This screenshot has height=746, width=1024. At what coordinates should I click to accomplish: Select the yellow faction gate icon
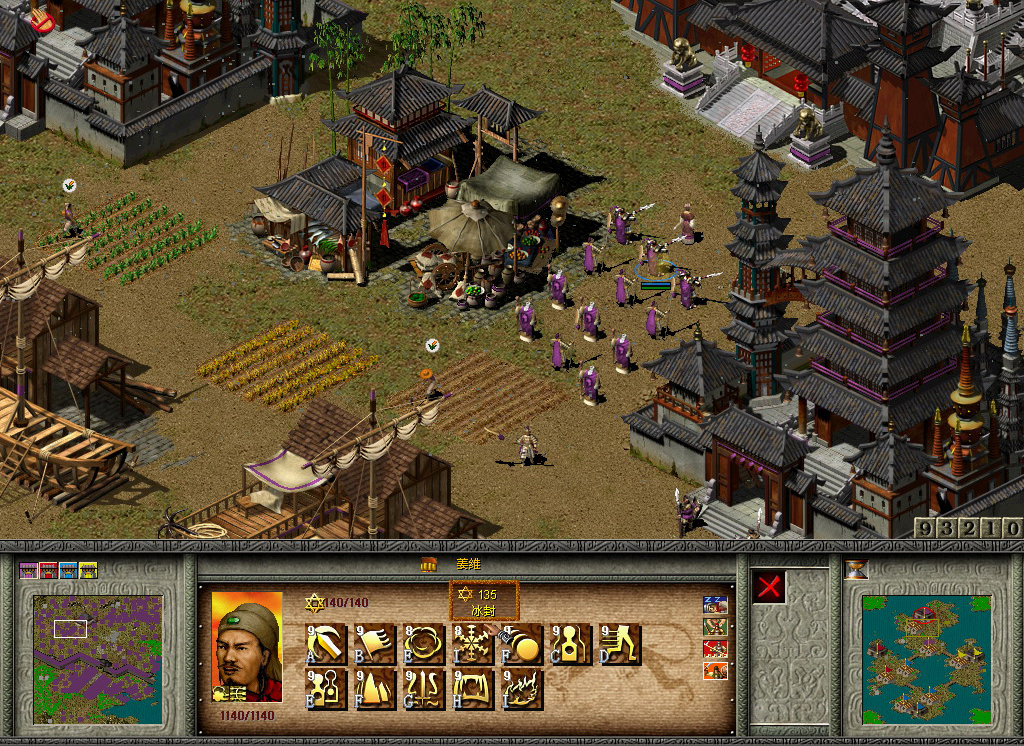[x=88, y=571]
